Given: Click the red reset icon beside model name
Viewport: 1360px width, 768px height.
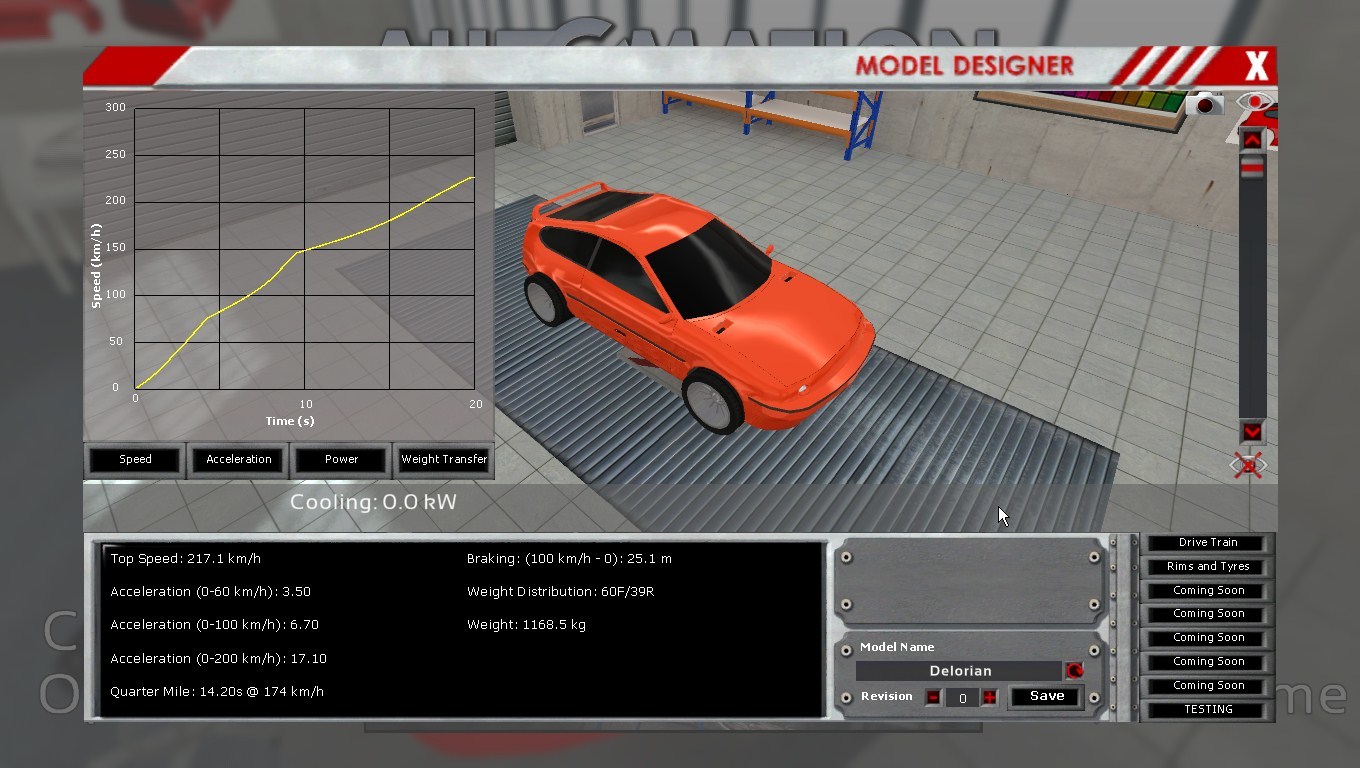Looking at the screenshot, I should [1075, 671].
